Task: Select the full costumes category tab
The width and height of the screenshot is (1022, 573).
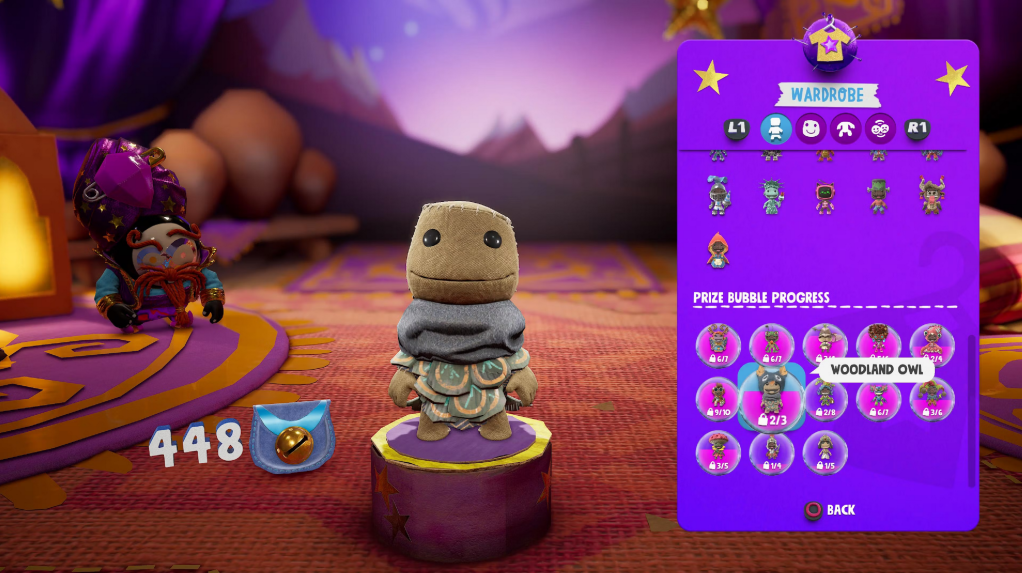Action: [776, 128]
